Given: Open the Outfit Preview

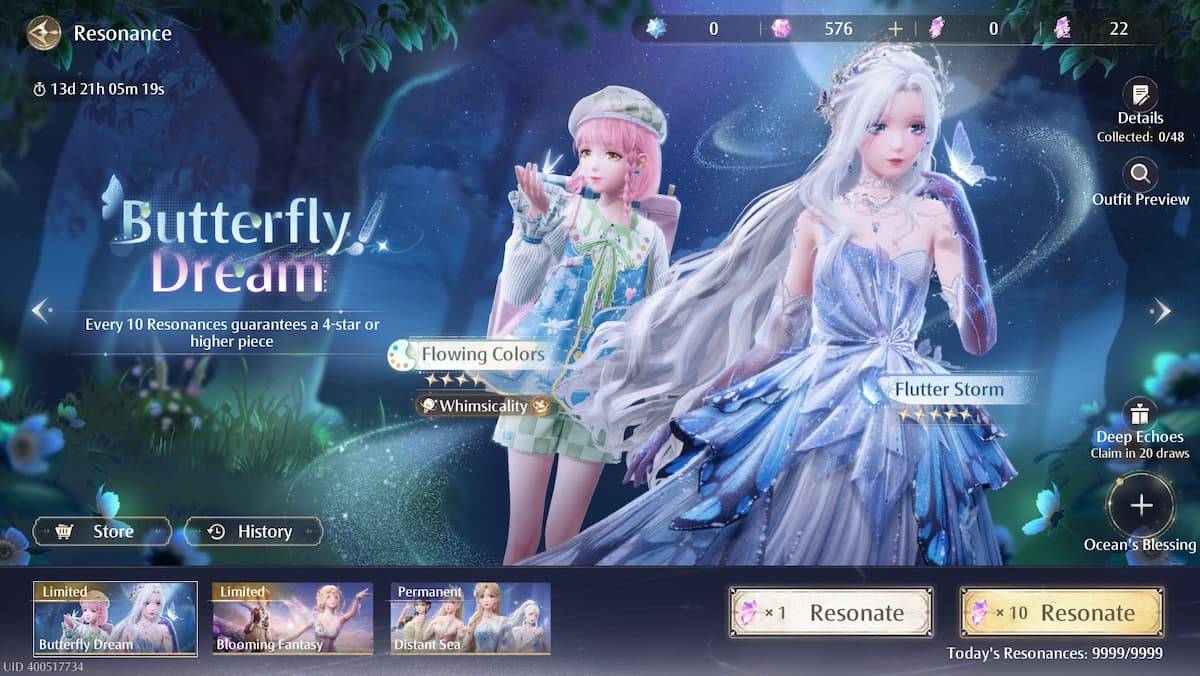Looking at the screenshot, I should coord(1140,177).
